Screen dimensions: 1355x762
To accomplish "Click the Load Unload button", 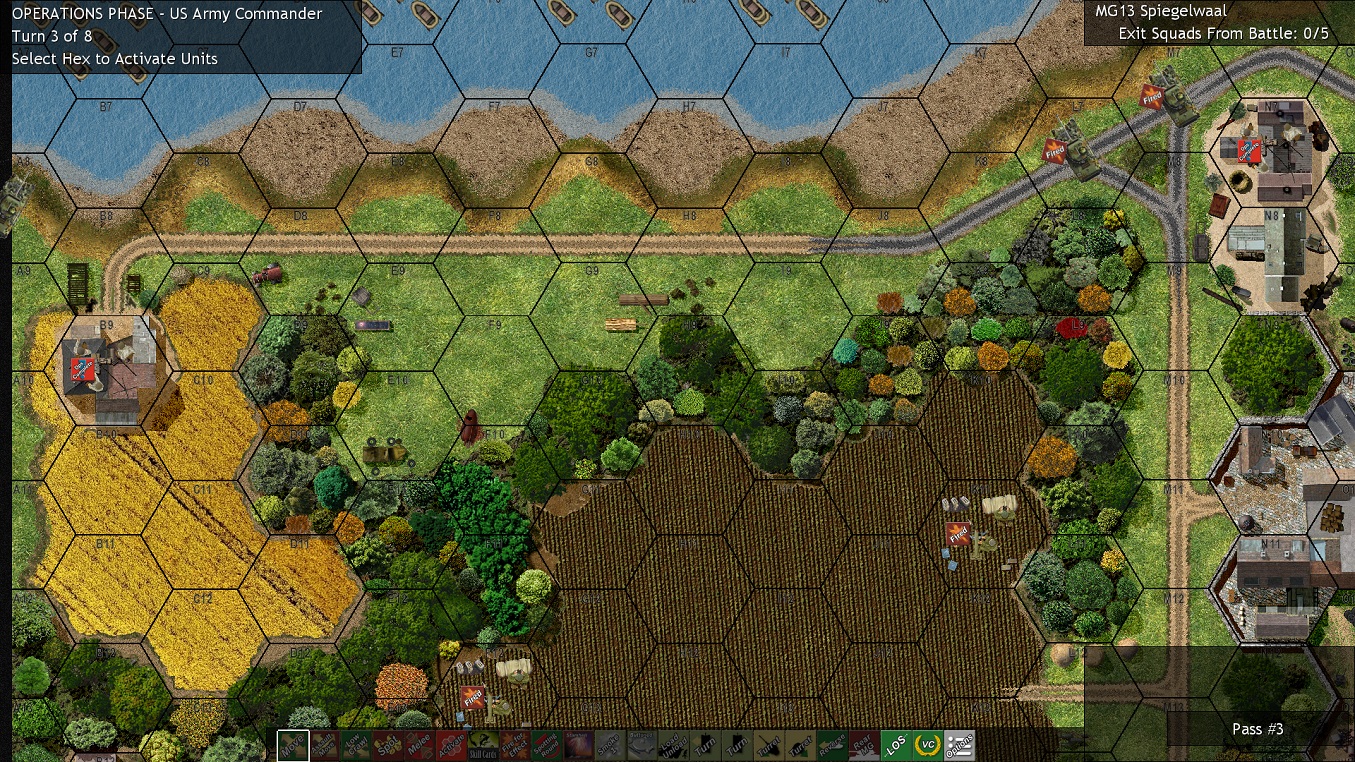I will (672, 746).
